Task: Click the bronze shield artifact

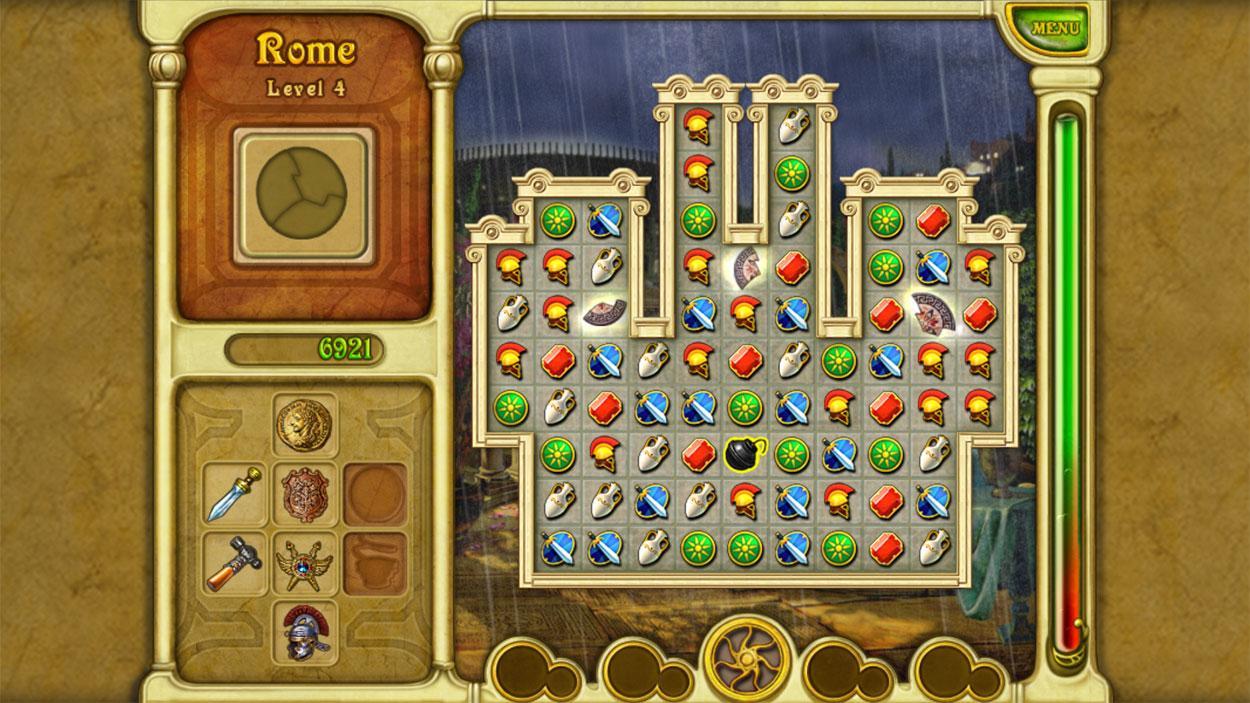Action: pyautogui.click(x=305, y=494)
